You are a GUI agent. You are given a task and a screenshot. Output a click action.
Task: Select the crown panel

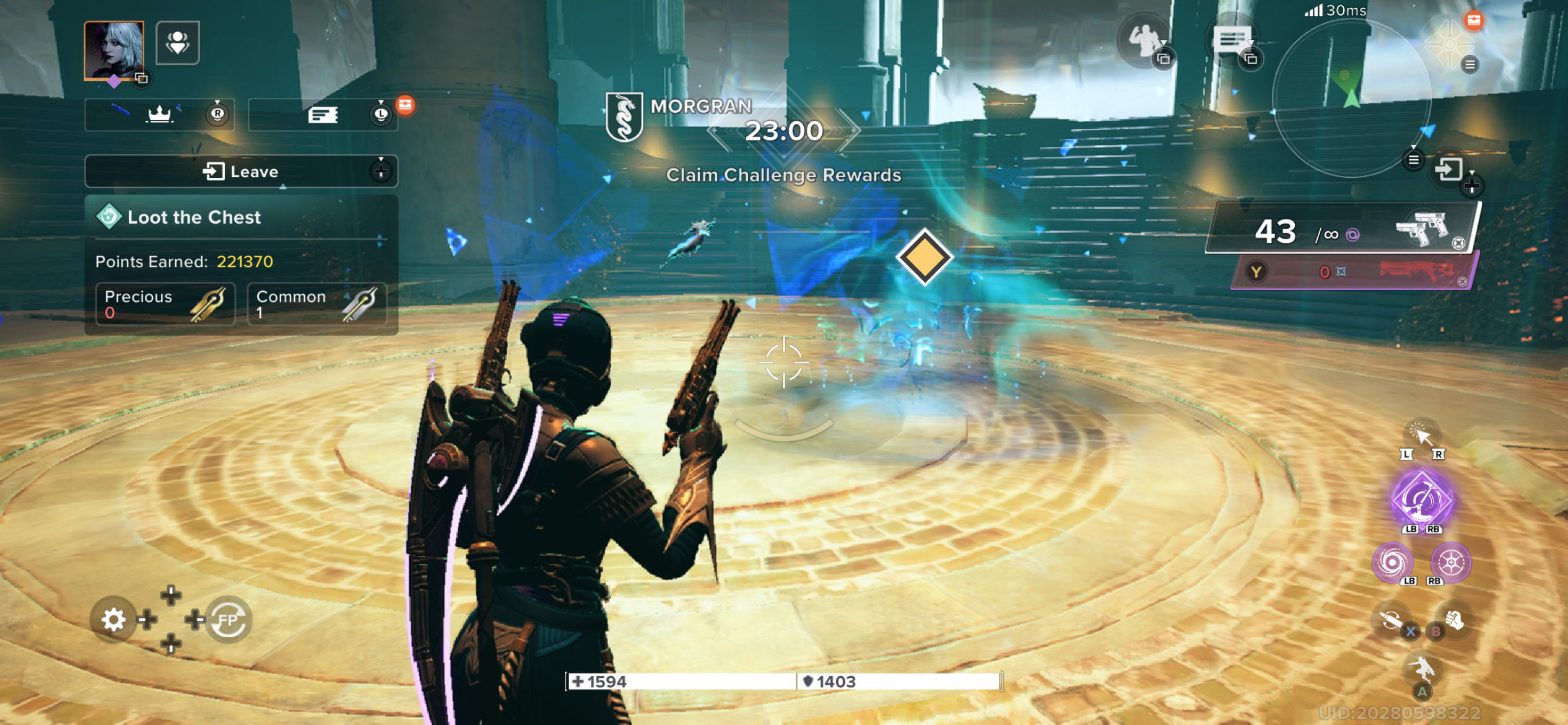point(159,114)
